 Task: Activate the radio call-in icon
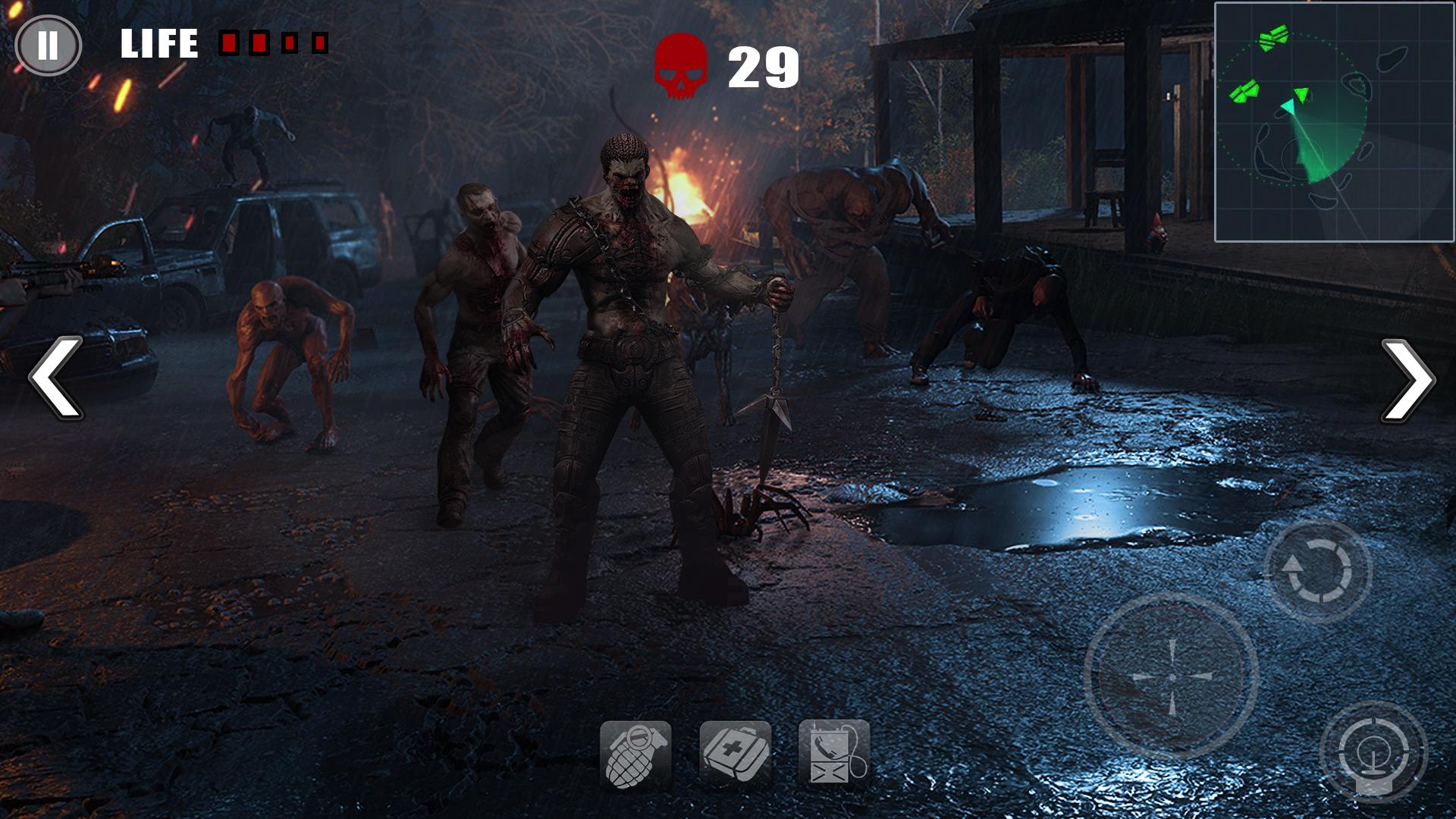[x=834, y=753]
